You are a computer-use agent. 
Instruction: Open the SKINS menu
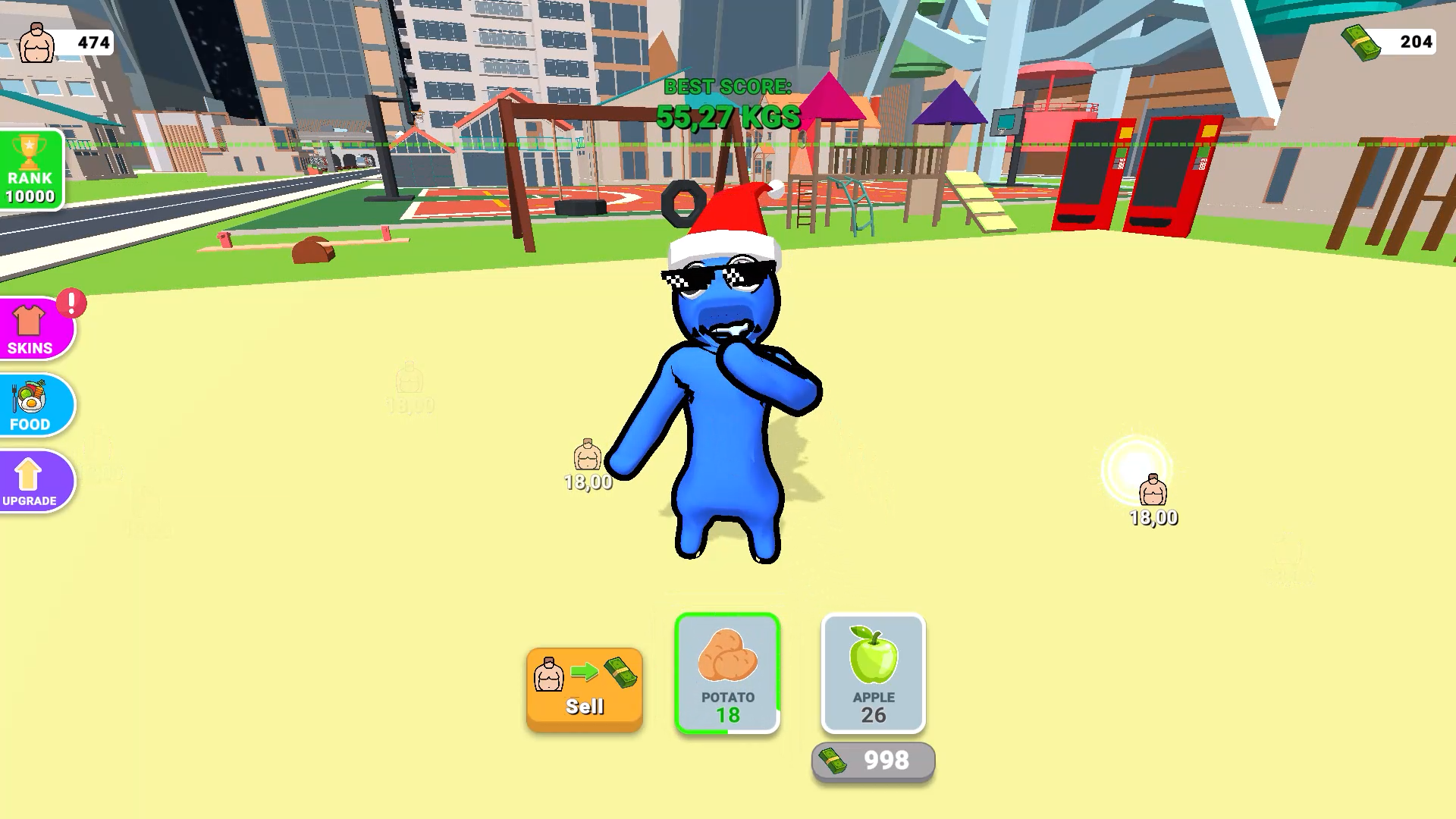(29, 328)
